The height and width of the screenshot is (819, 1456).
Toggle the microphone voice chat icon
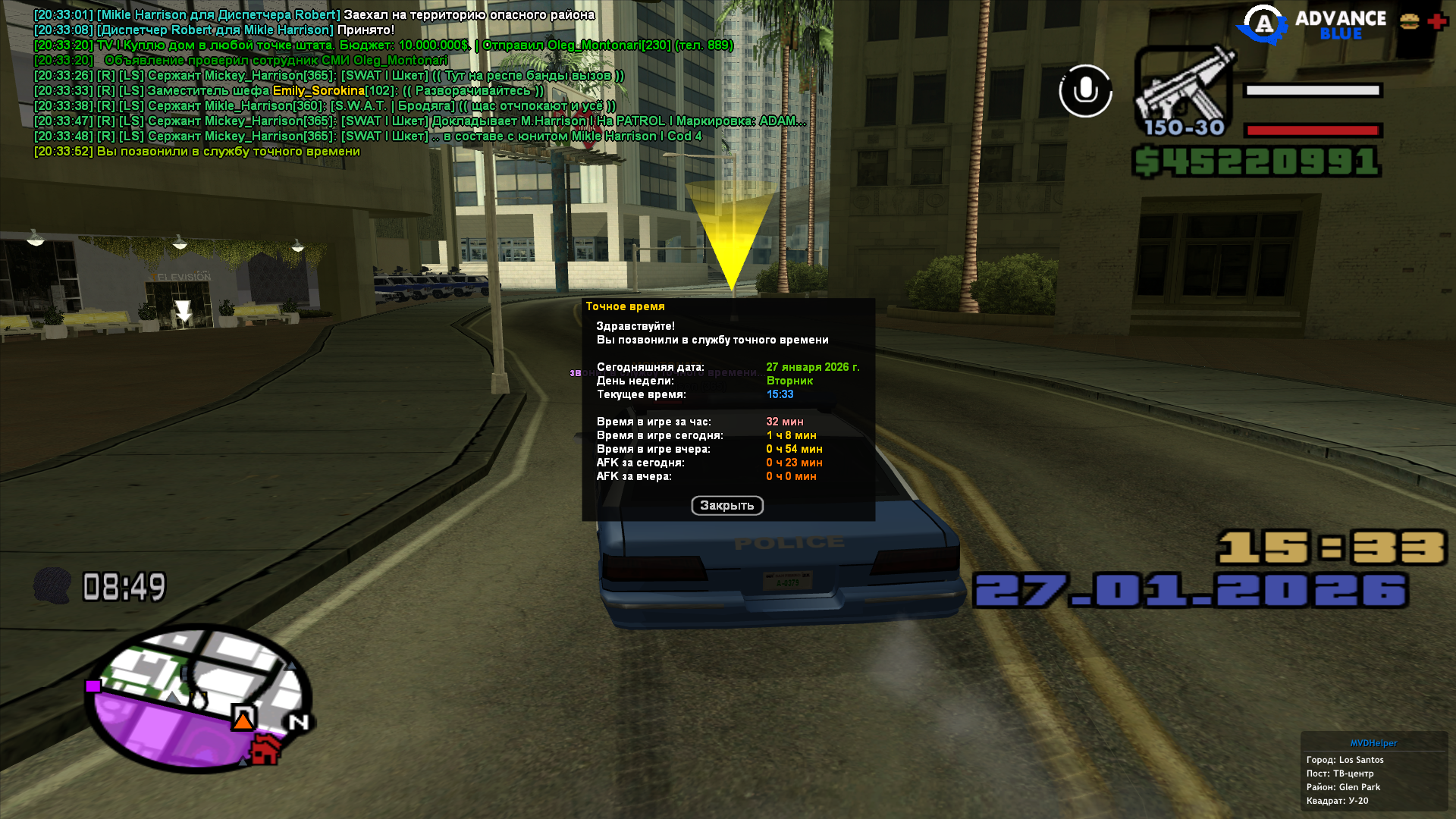1085,91
